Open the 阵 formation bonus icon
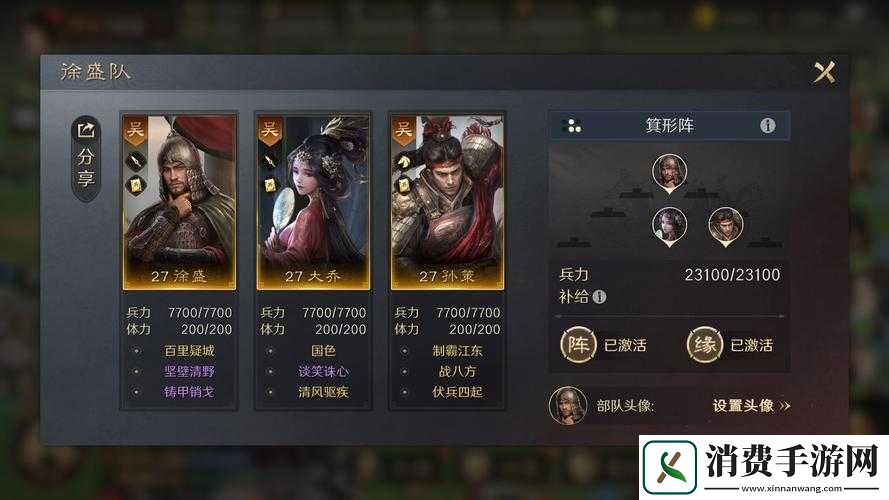 pos(578,345)
